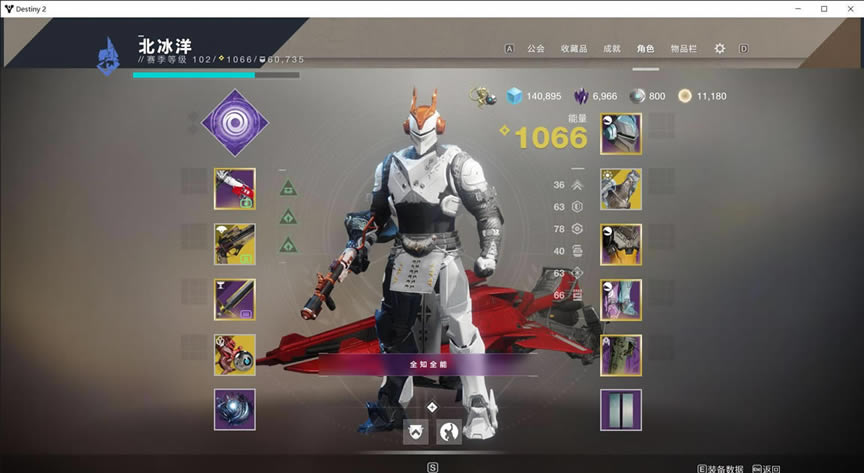Image resolution: width=864 pixels, height=473 pixels.
Task: Switch to the 收藏品 (Collections) tab
Action: pos(574,48)
